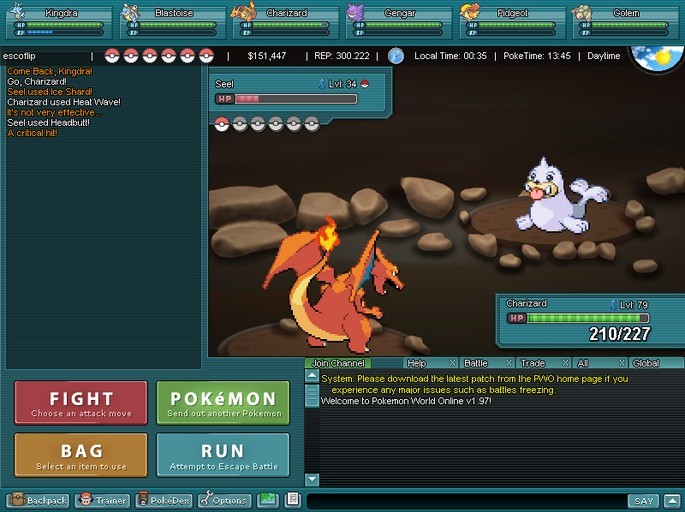The width and height of the screenshot is (685, 512).
Task: Open the Trainer card
Action: (x=103, y=500)
